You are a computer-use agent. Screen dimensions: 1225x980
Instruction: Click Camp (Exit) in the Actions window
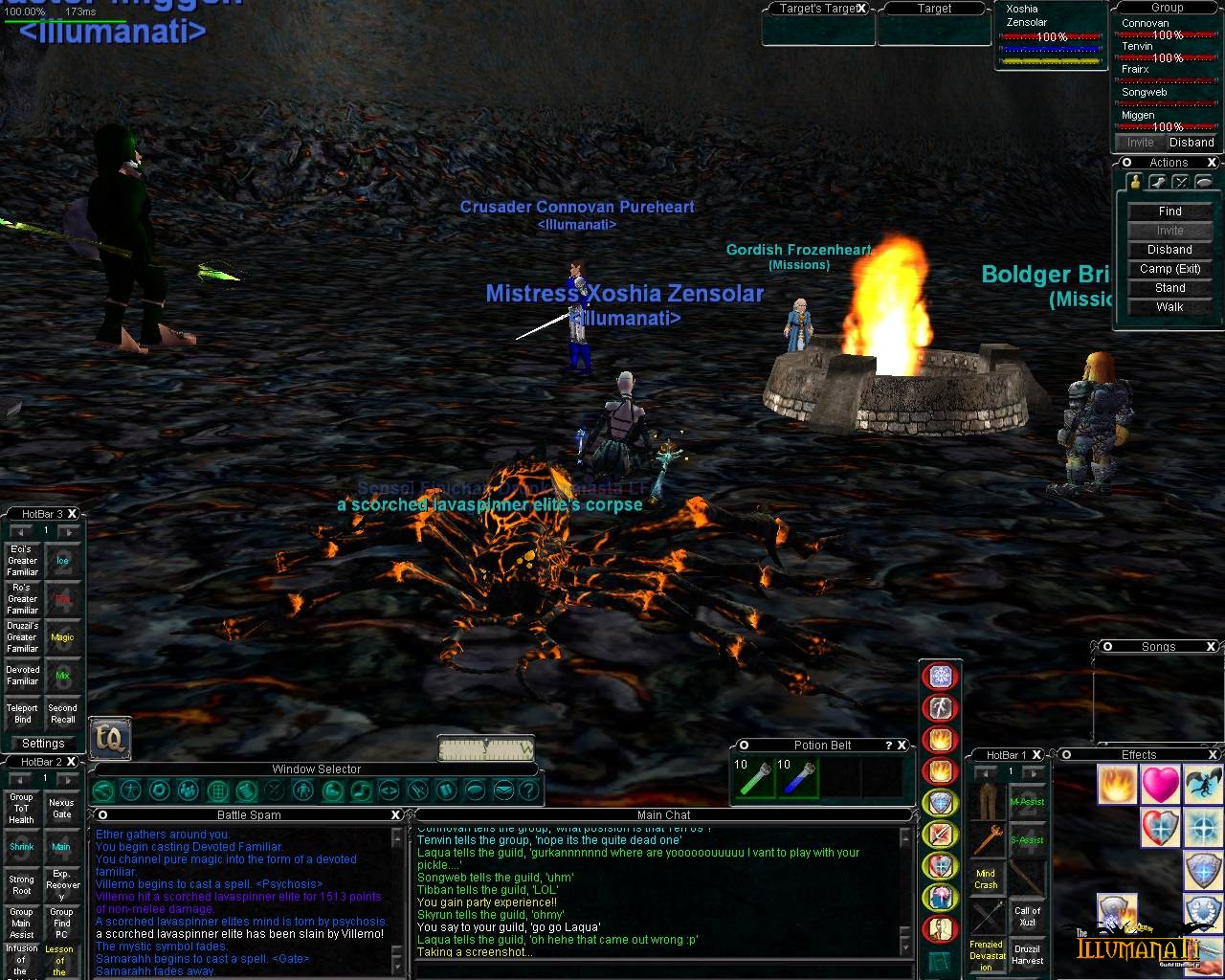click(1169, 269)
